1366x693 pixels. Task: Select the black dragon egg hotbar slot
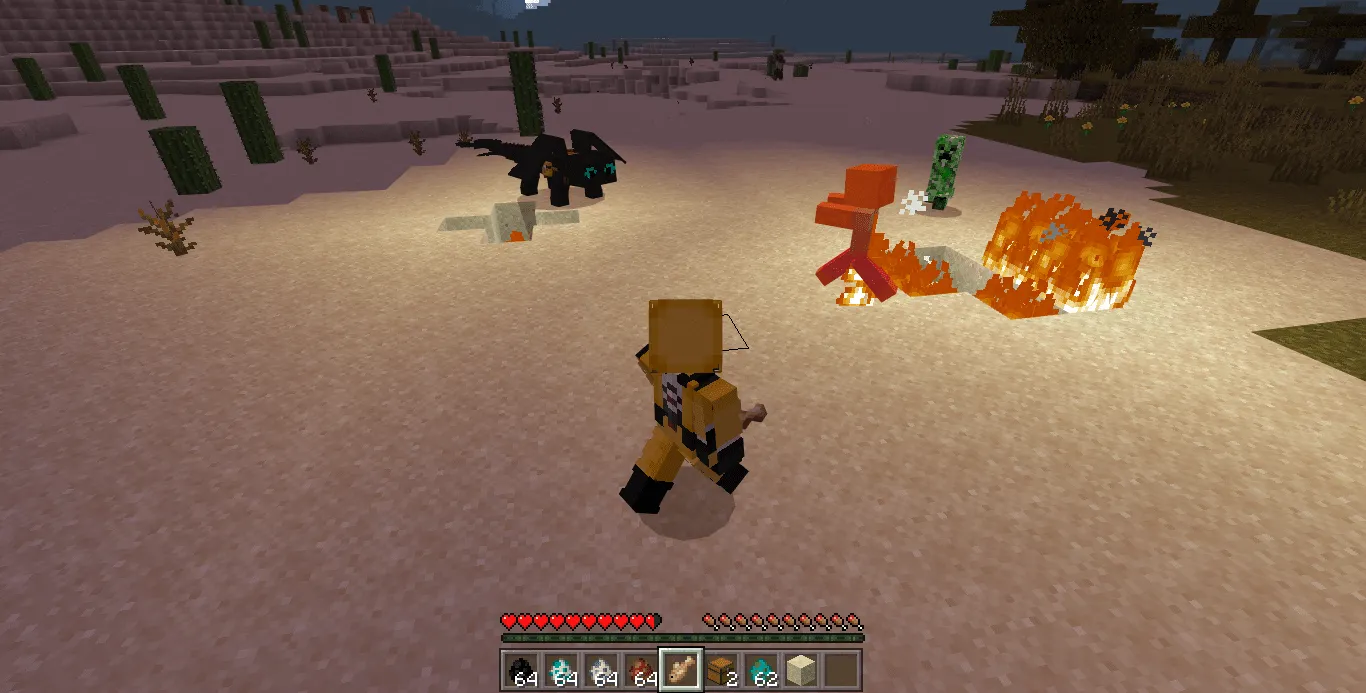pos(520,669)
